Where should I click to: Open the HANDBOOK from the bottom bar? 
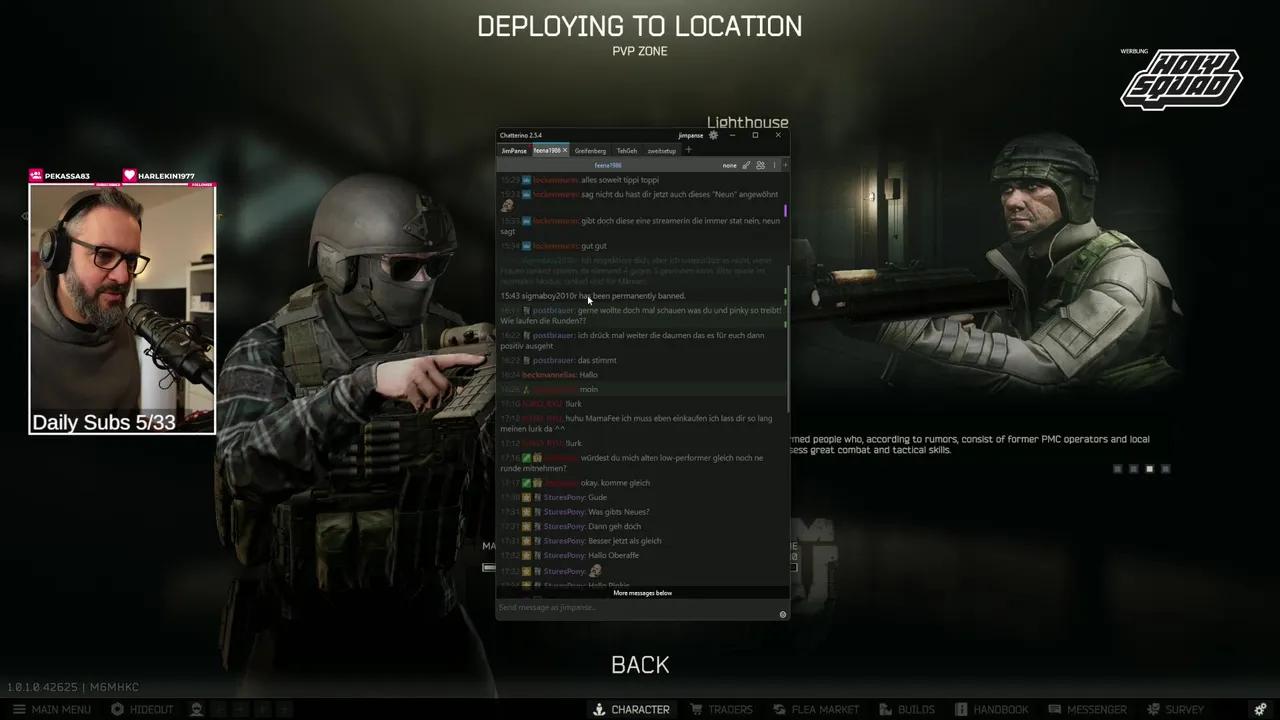(992, 709)
